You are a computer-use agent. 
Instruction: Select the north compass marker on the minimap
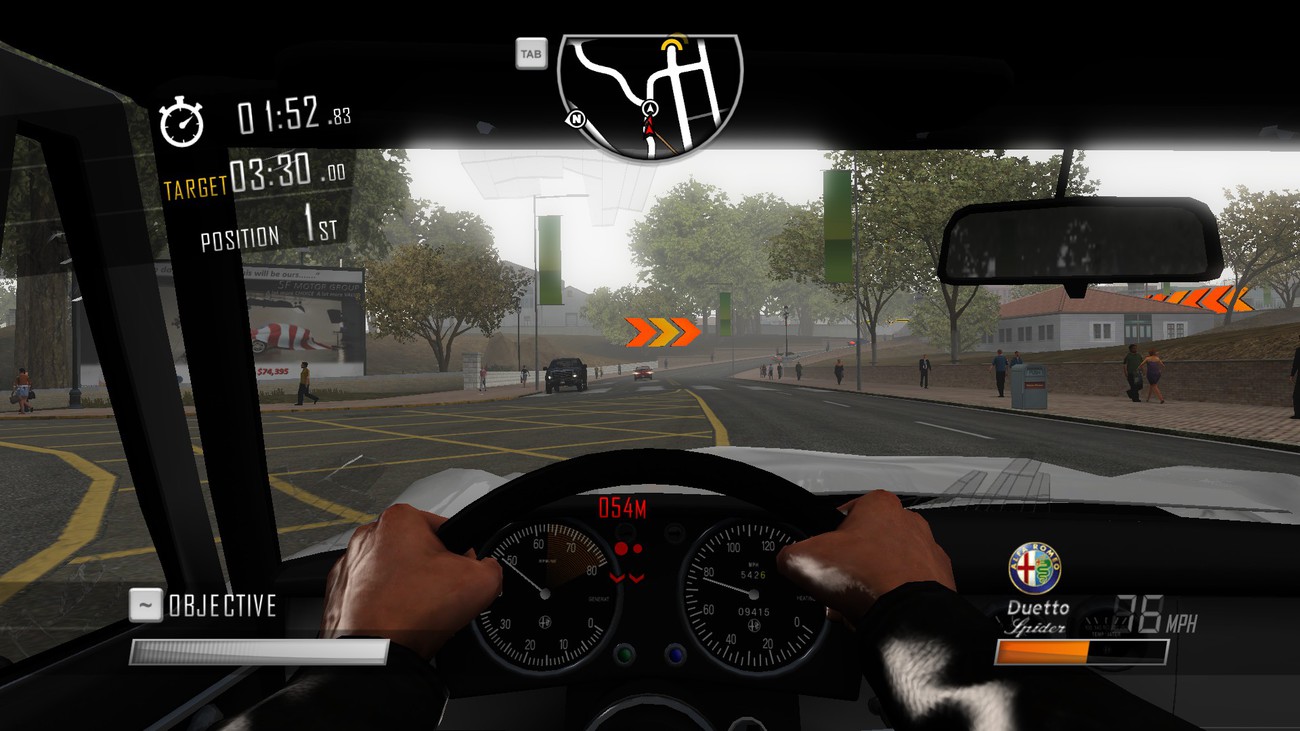tap(576, 119)
